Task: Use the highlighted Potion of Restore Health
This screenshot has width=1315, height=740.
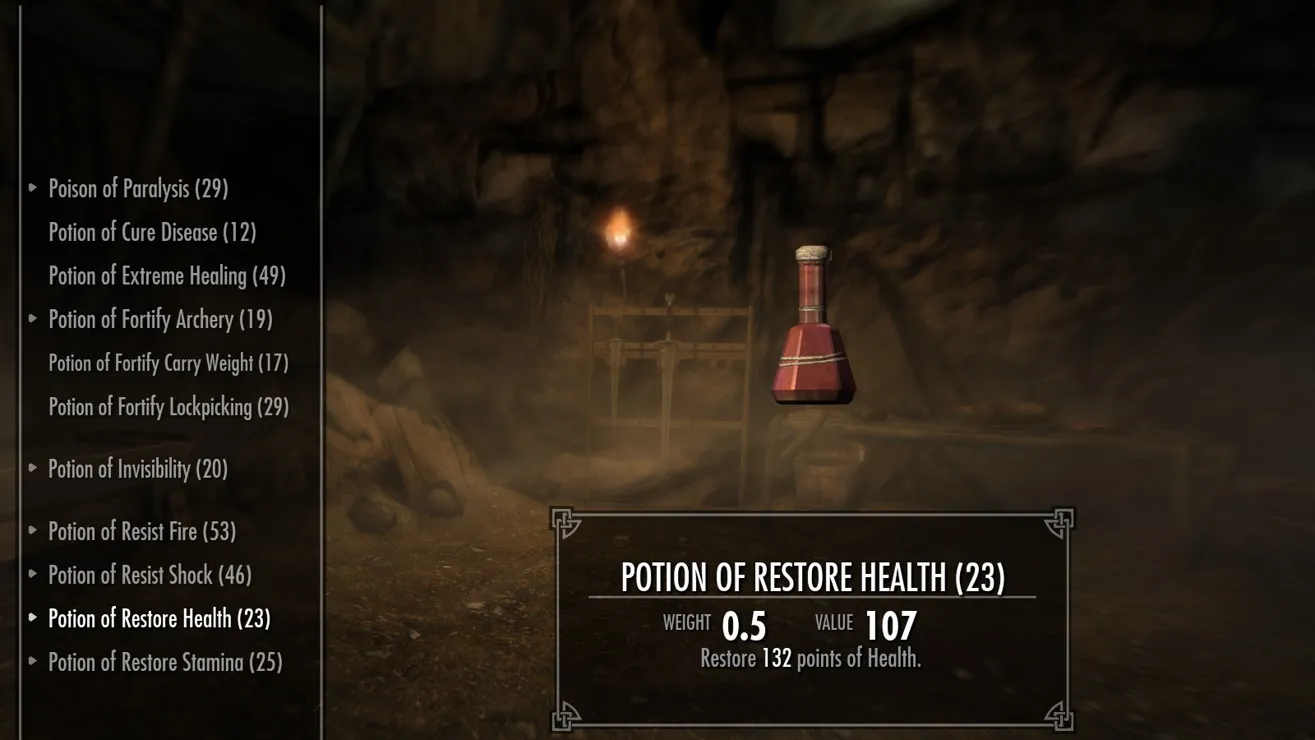Action: click(x=159, y=619)
